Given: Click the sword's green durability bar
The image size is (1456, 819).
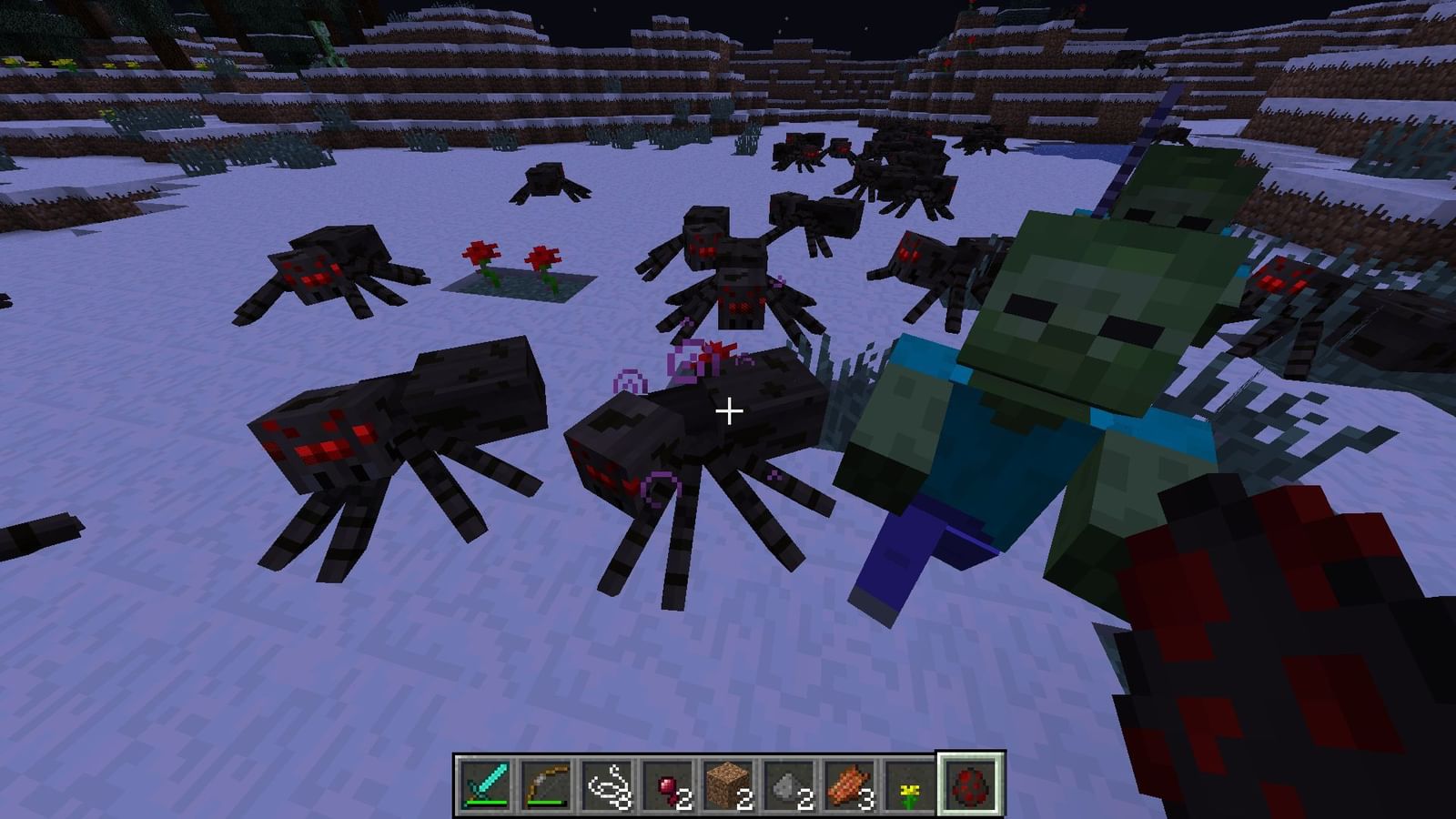Looking at the screenshot, I should coord(485,801).
